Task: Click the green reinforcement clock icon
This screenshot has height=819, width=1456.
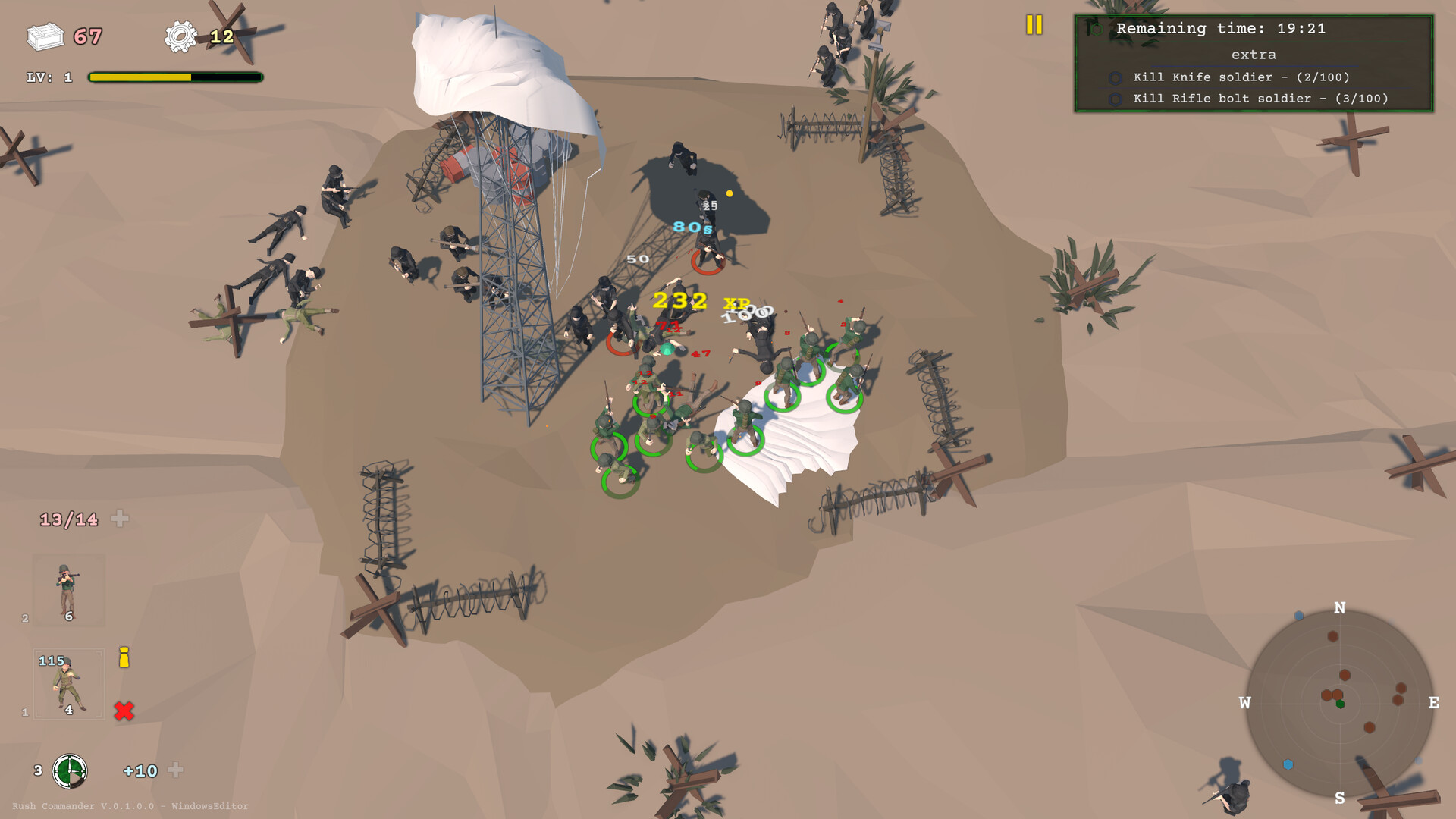Action: (x=70, y=771)
